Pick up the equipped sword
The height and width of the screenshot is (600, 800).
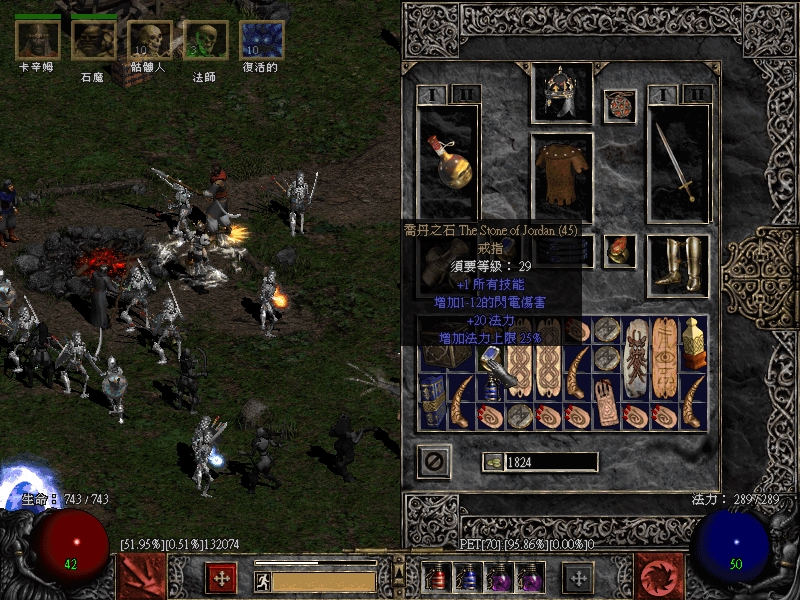tap(679, 163)
